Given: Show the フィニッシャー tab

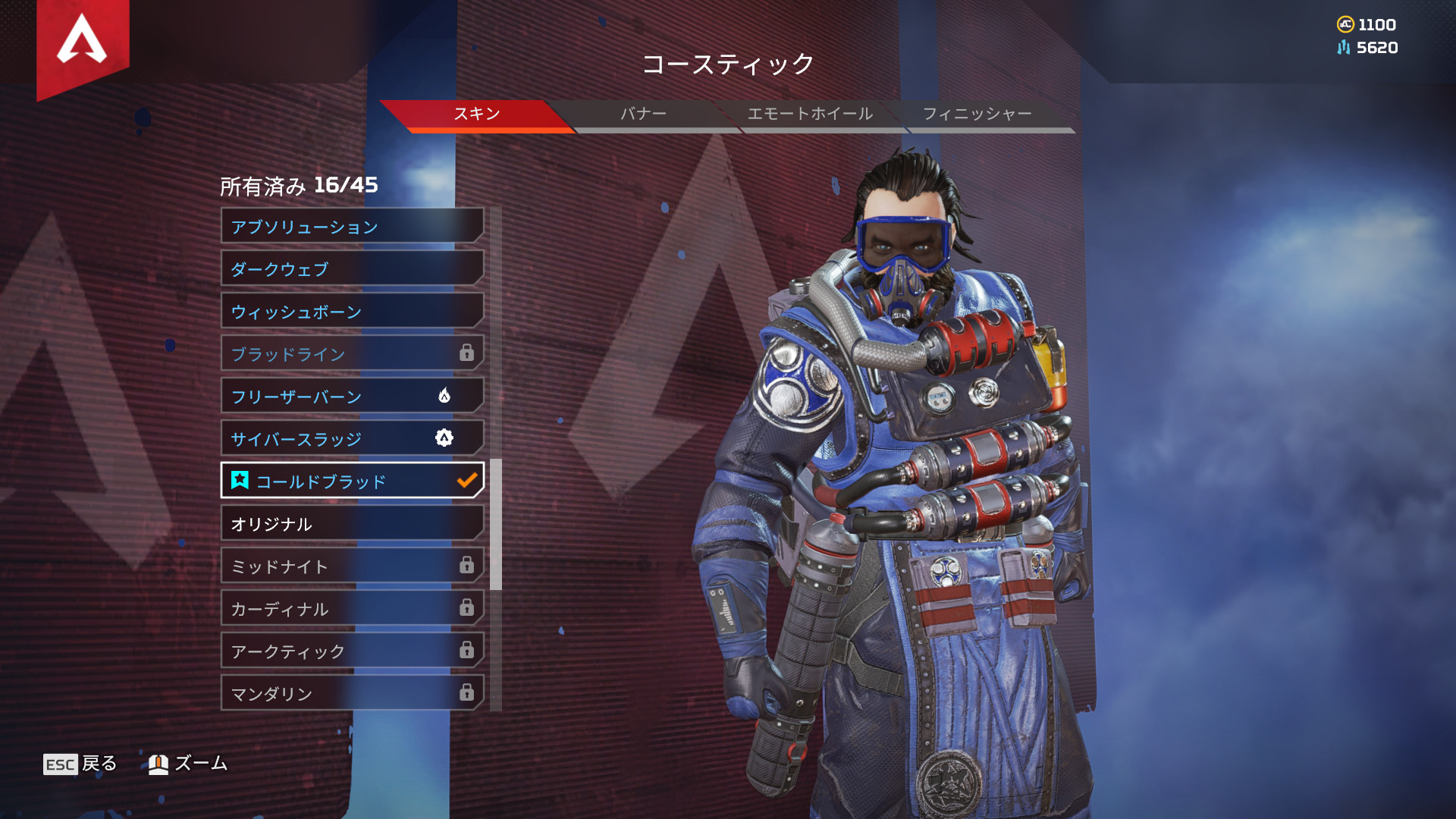Looking at the screenshot, I should 977,114.
